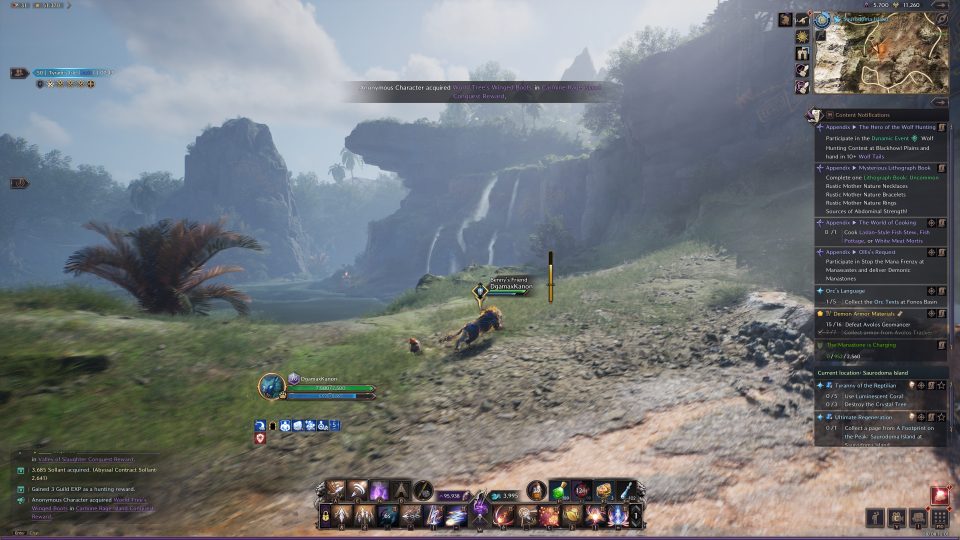Viewport: 960px width, 540px height.
Task: Activate the fiery explosion skill
Action: [548, 516]
